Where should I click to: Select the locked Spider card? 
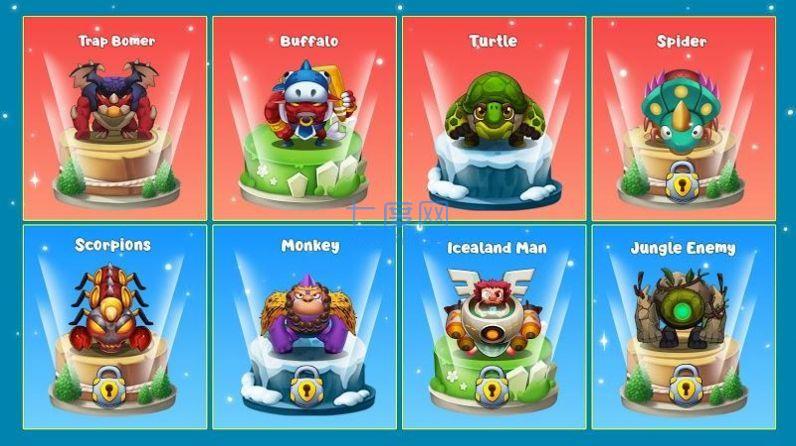pyautogui.click(x=682, y=119)
